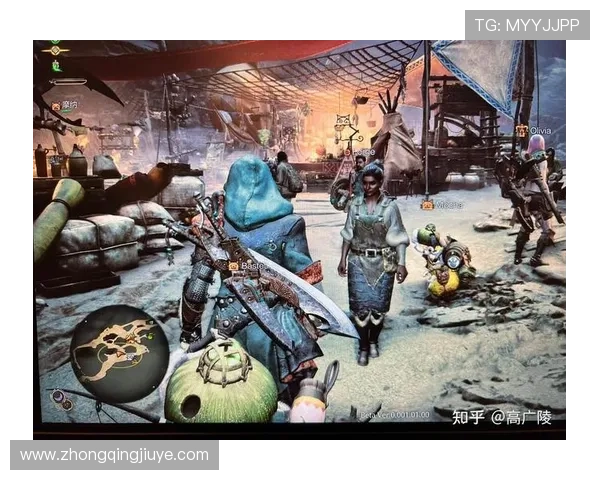Select the Olivia name tag
Viewport: 600px width, 480px height.
coord(535,130)
